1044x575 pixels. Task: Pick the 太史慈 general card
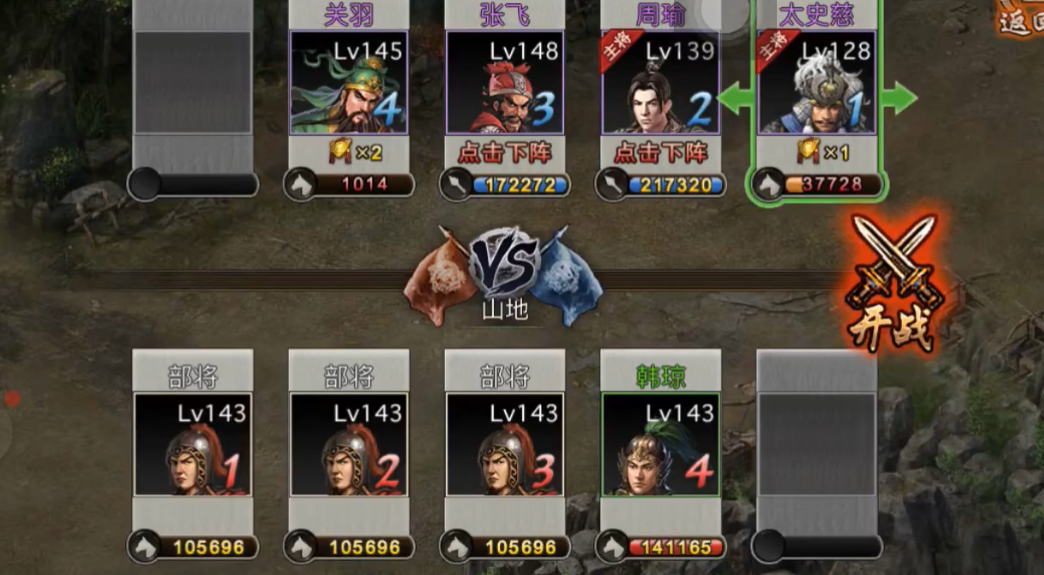point(816,83)
